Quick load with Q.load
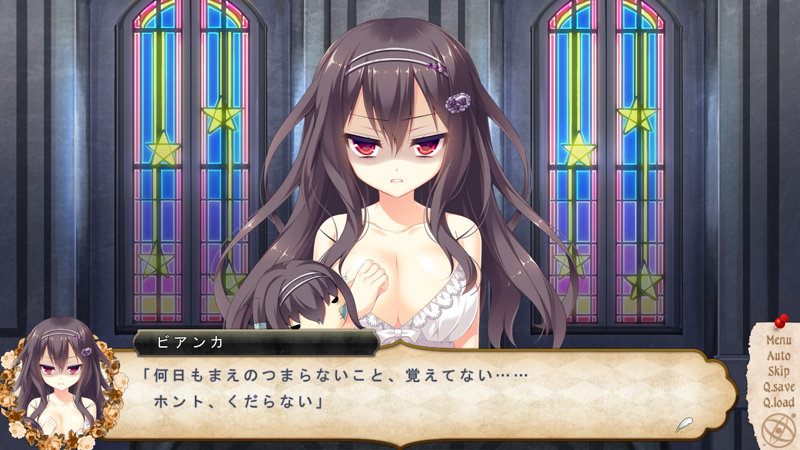This screenshot has height=450, width=800. tap(778, 402)
